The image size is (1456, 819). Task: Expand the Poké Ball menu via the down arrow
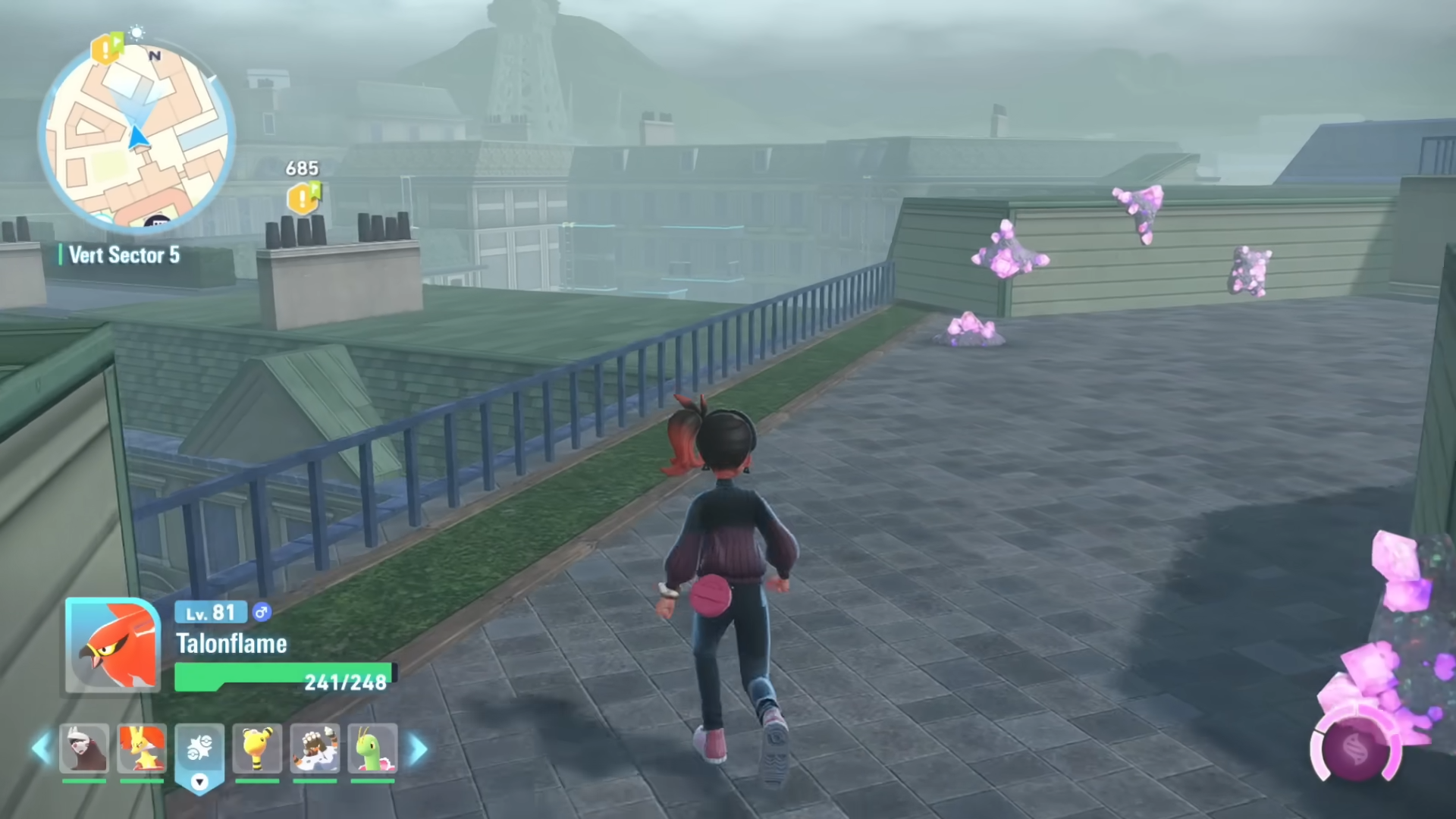(x=200, y=783)
